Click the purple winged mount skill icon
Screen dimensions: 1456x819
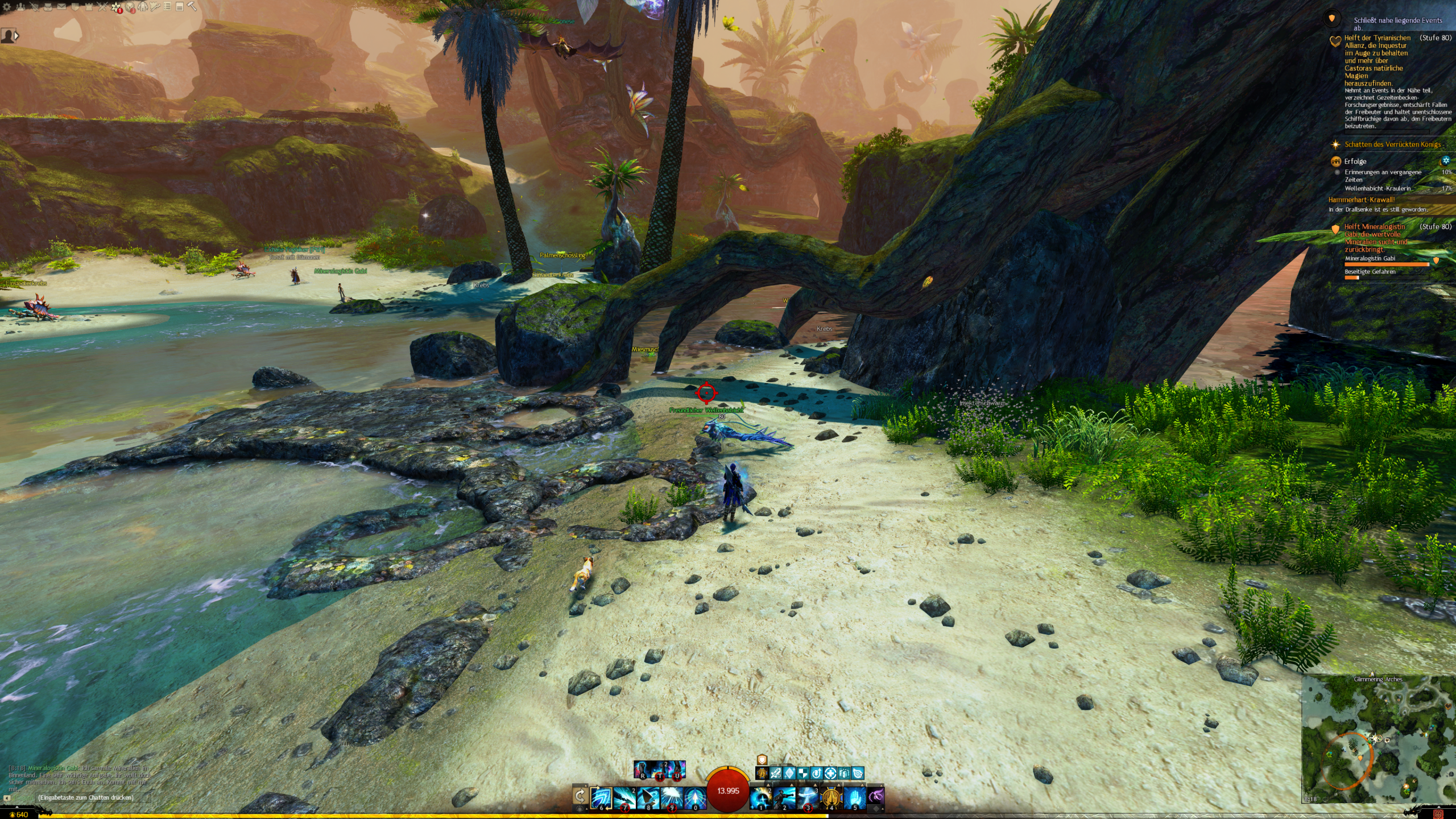click(876, 795)
